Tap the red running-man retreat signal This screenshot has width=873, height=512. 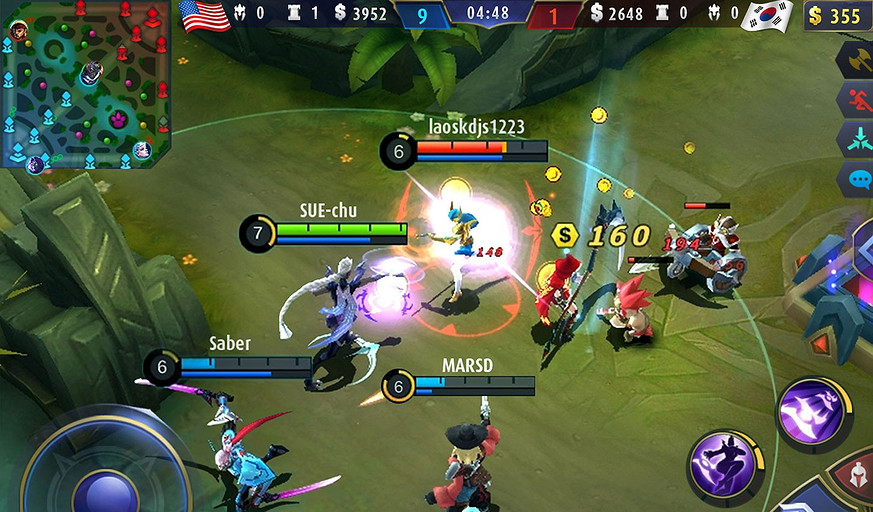point(857,101)
